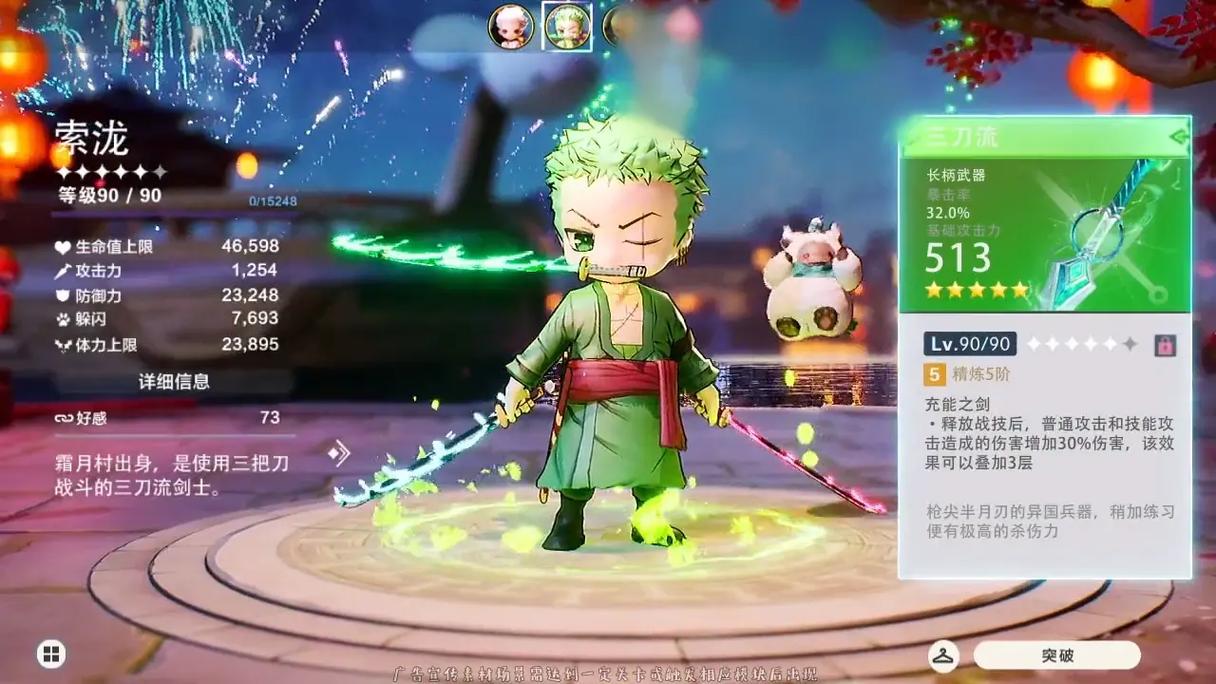Toggle the pink weapon lock icon
This screenshot has width=1216, height=684.
1164,345
